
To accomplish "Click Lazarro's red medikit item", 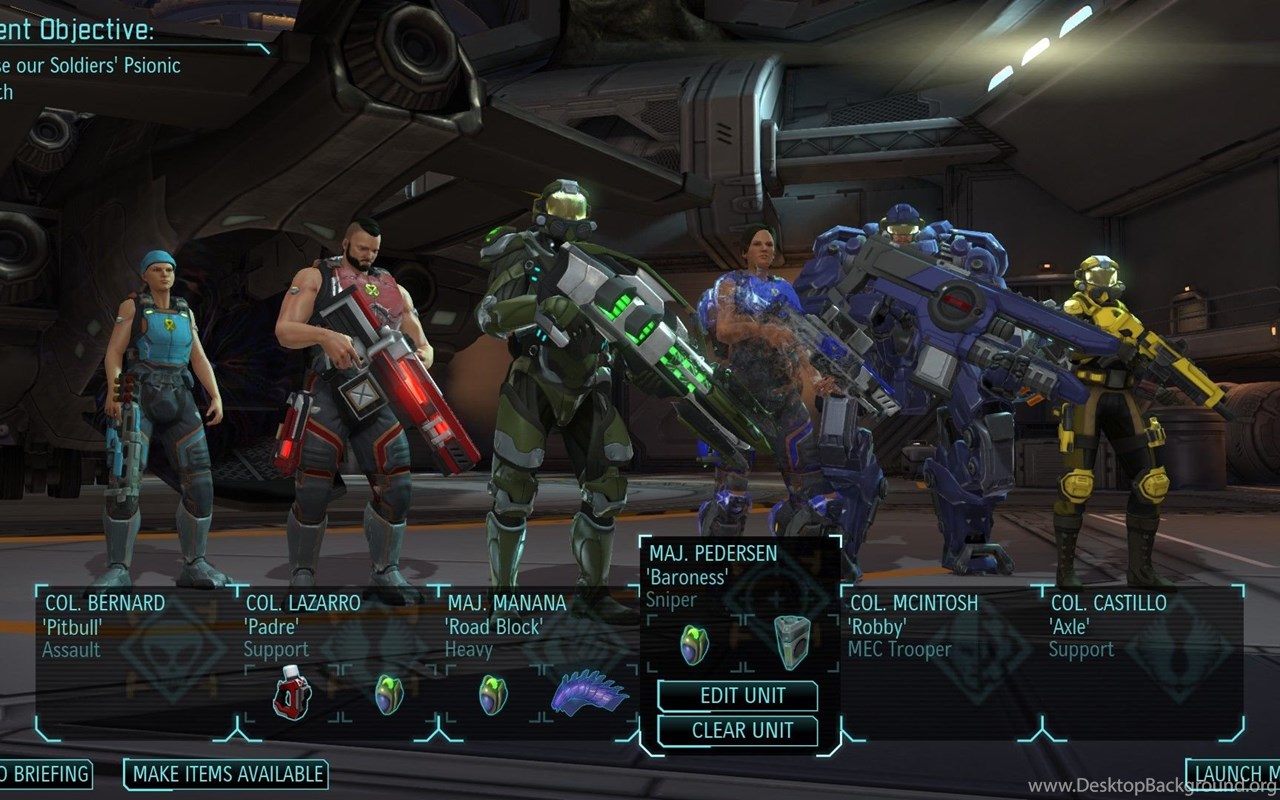I will pyautogui.click(x=292, y=692).
